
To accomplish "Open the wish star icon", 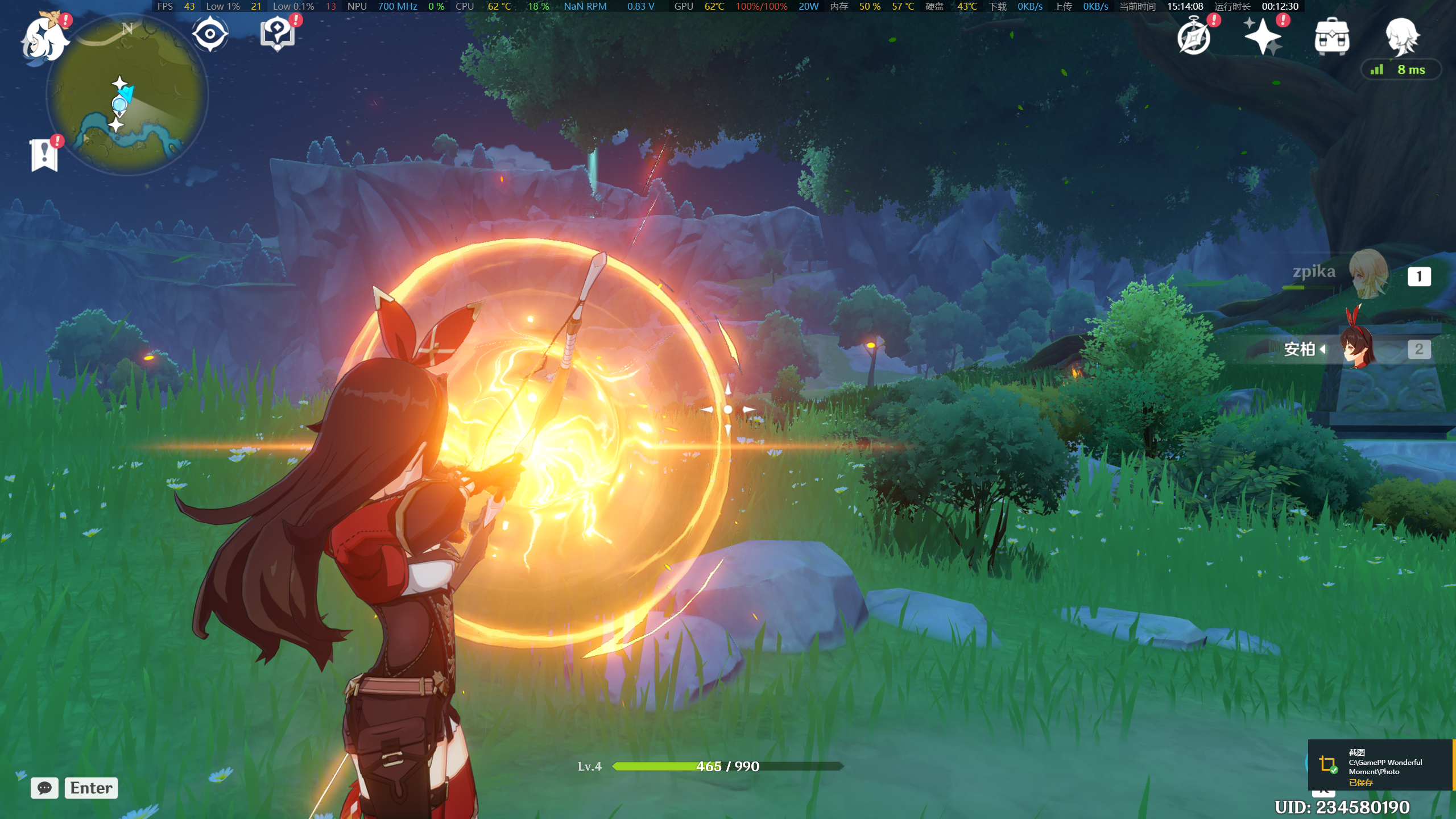I will click(1263, 37).
